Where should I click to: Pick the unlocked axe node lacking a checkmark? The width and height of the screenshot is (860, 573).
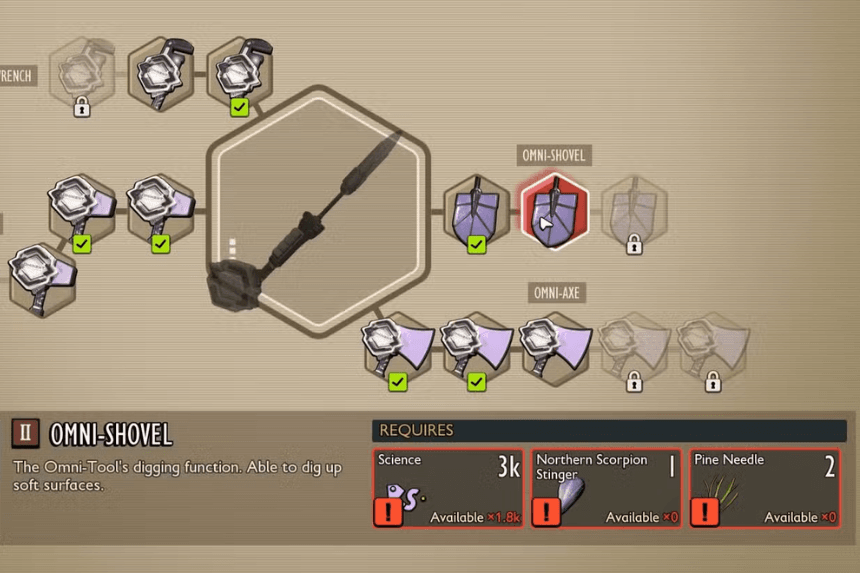tap(555, 348)
